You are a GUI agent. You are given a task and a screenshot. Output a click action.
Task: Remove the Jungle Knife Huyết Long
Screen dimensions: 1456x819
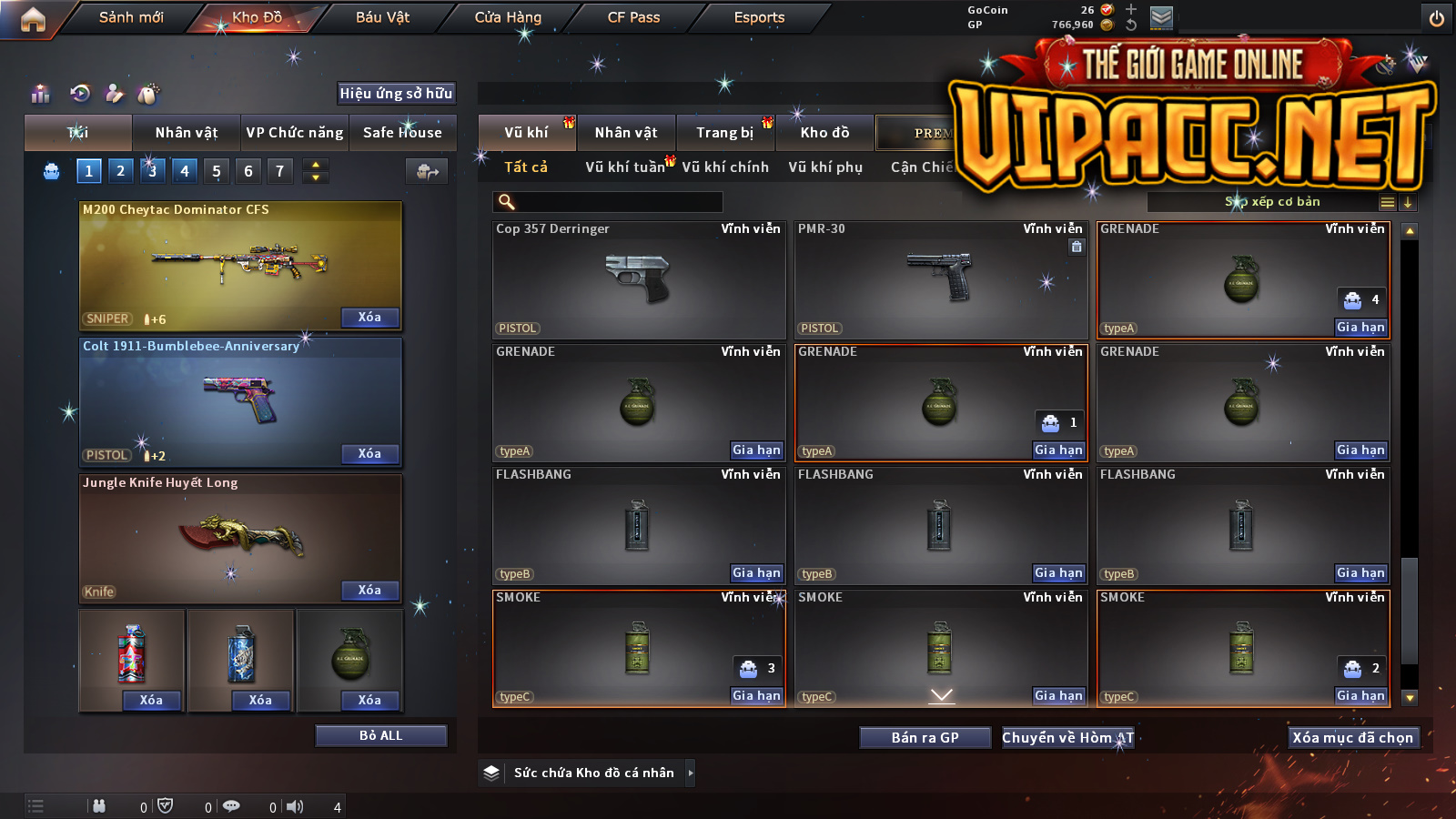pyautogui.click(x=369, y=591)
